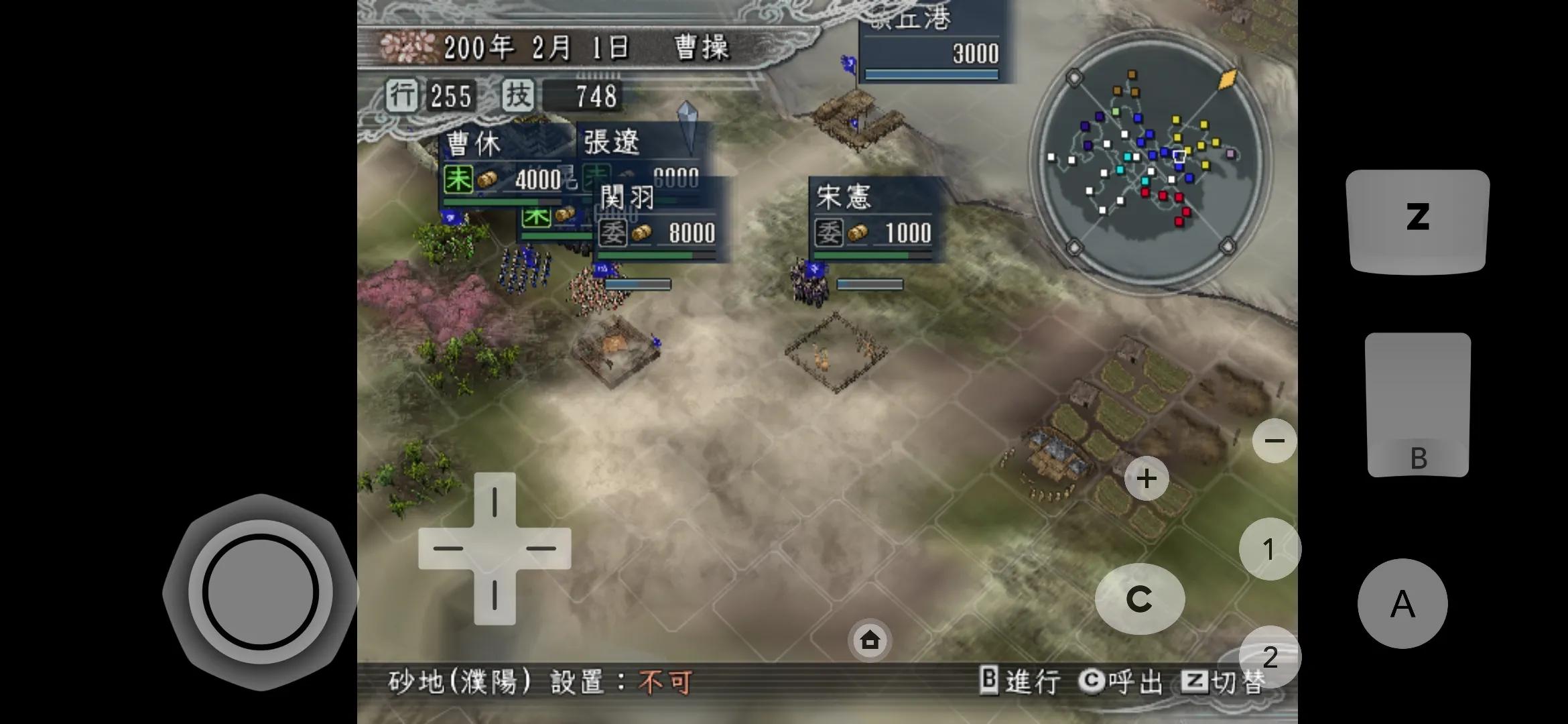Tap the C stick button
Image resolution: width=1568 pixels, height=724 pixels.
pyautogui.click(x=1141, y=599)
